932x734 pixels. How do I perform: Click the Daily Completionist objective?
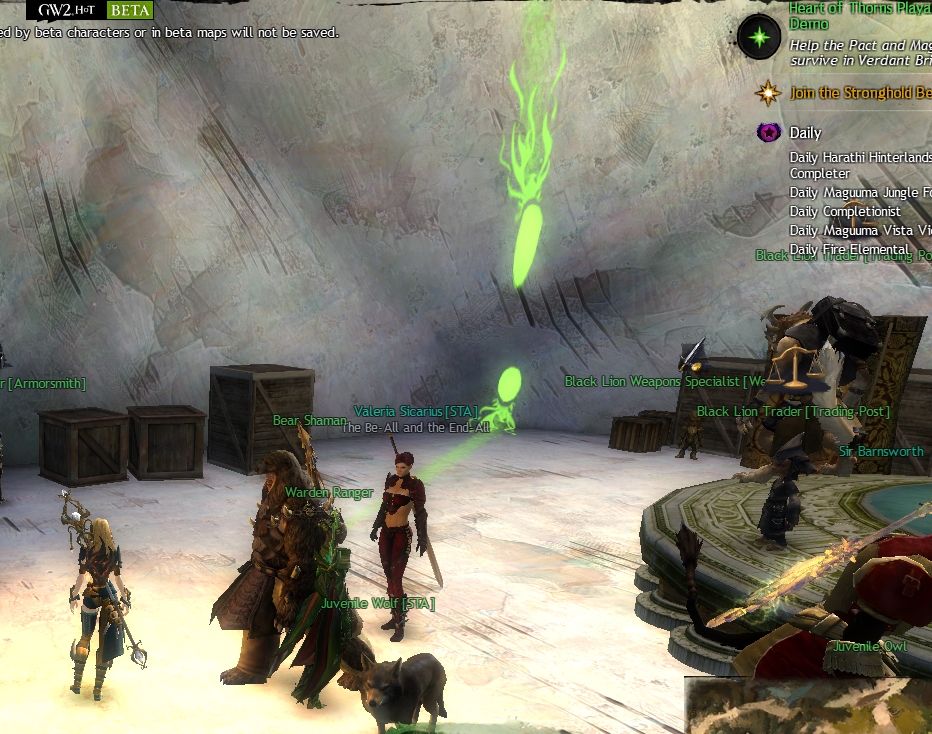click(845, 211)
